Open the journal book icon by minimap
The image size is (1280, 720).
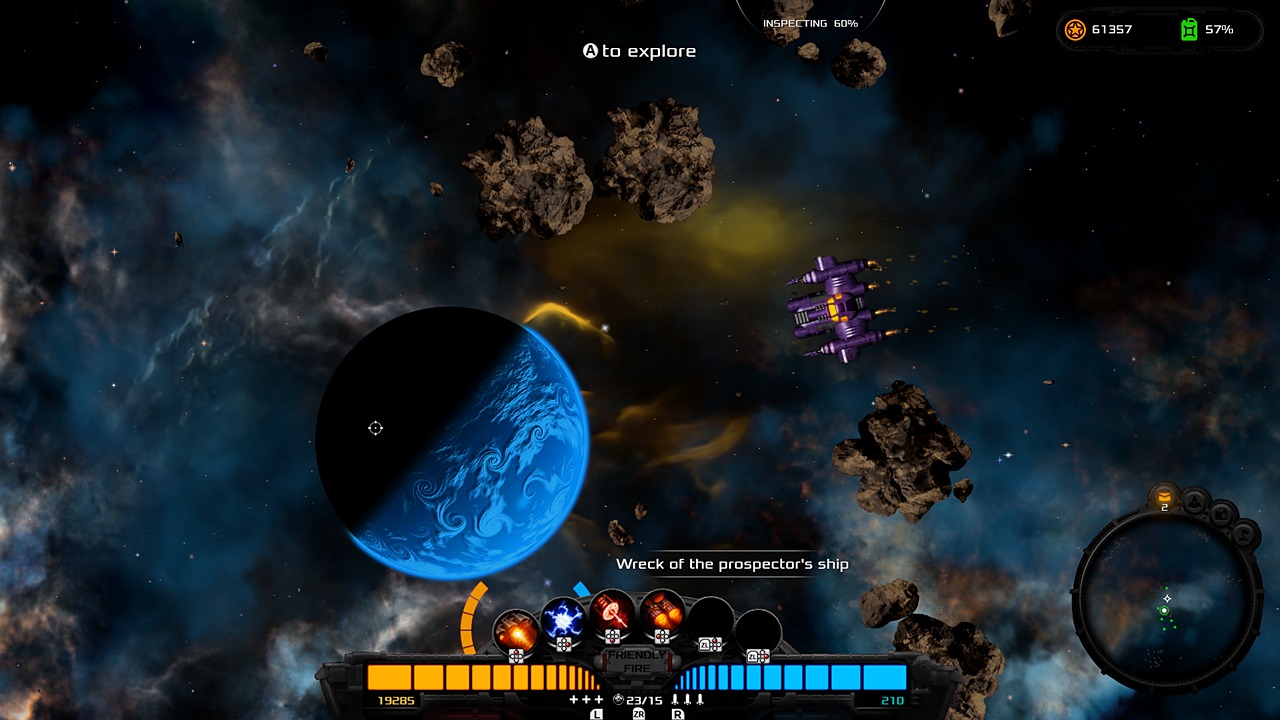point(1222,513)
